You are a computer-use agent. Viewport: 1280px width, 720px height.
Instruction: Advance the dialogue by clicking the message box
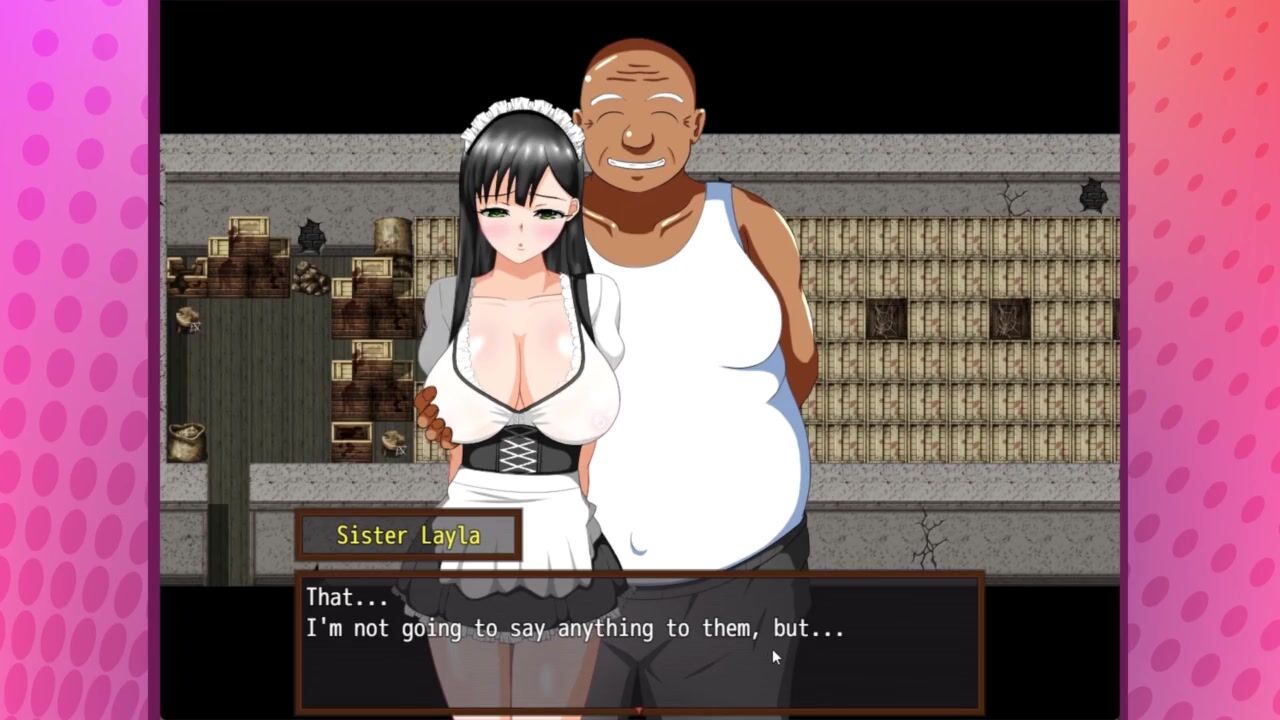639,640
